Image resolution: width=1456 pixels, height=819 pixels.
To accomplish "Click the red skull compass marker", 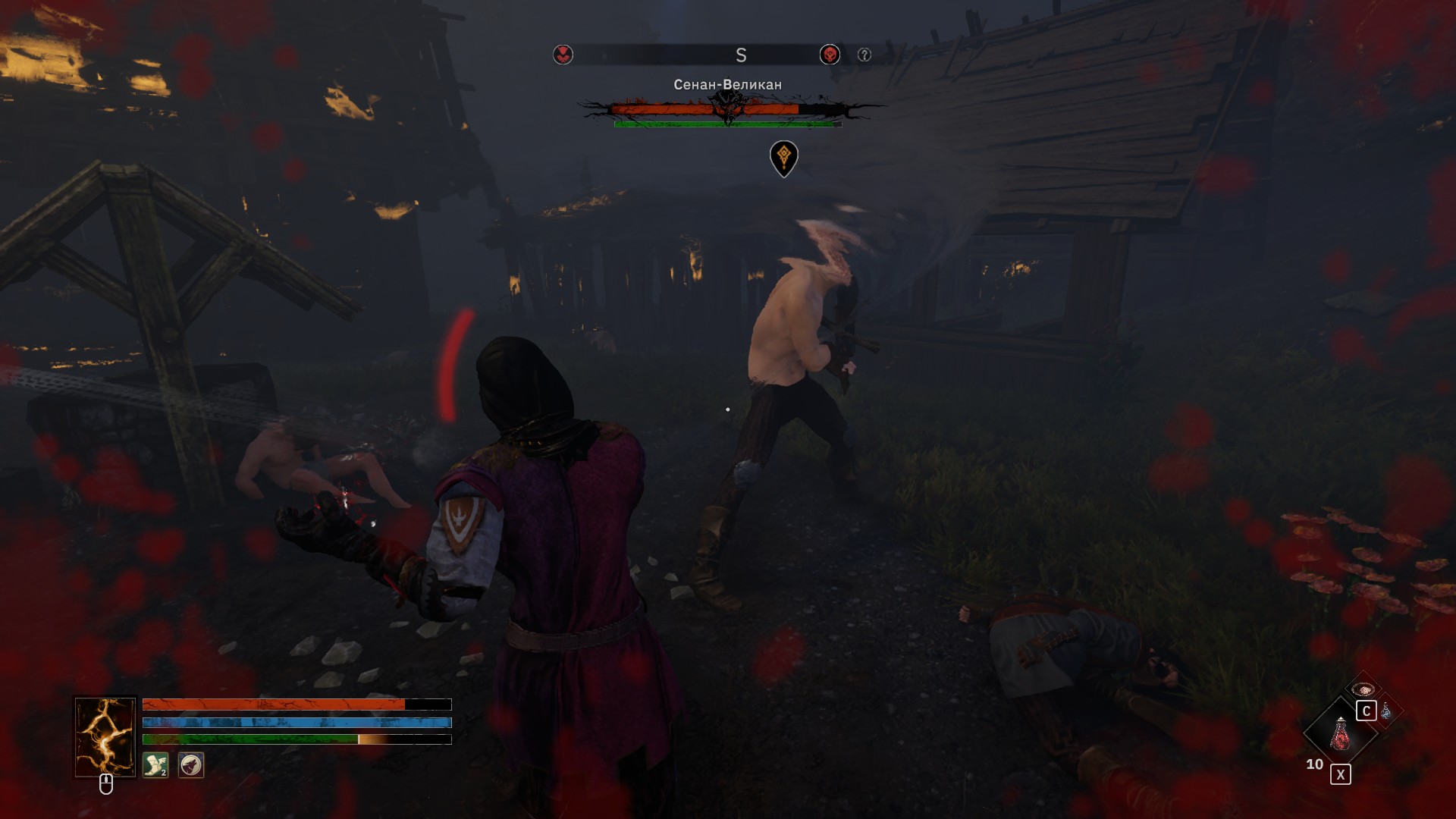I will click(x=830, y=55).
